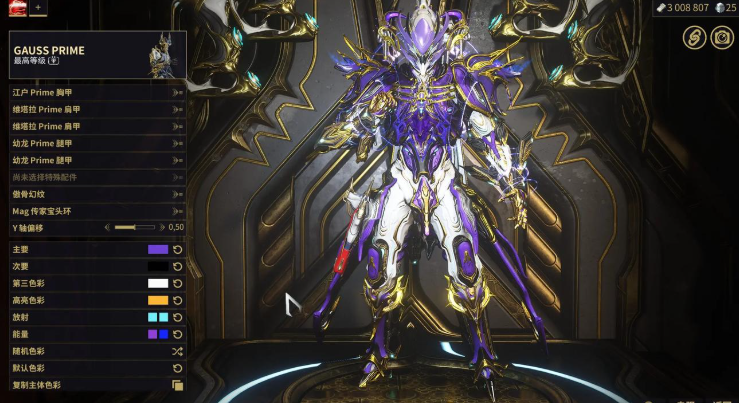Click the cyan 放射 emissive color swatches
Image resolution: width=739 pixels, height=403 pixels.
[158, 317]
